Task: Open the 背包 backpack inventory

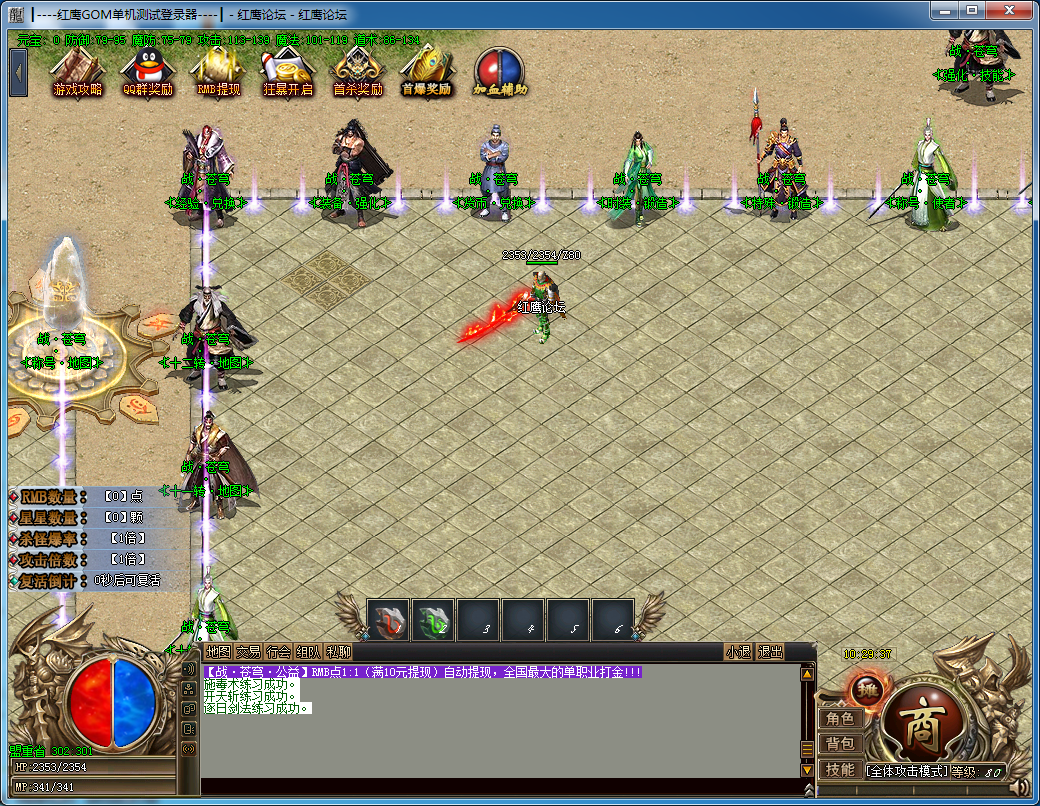Action: [x=840, y=744]
